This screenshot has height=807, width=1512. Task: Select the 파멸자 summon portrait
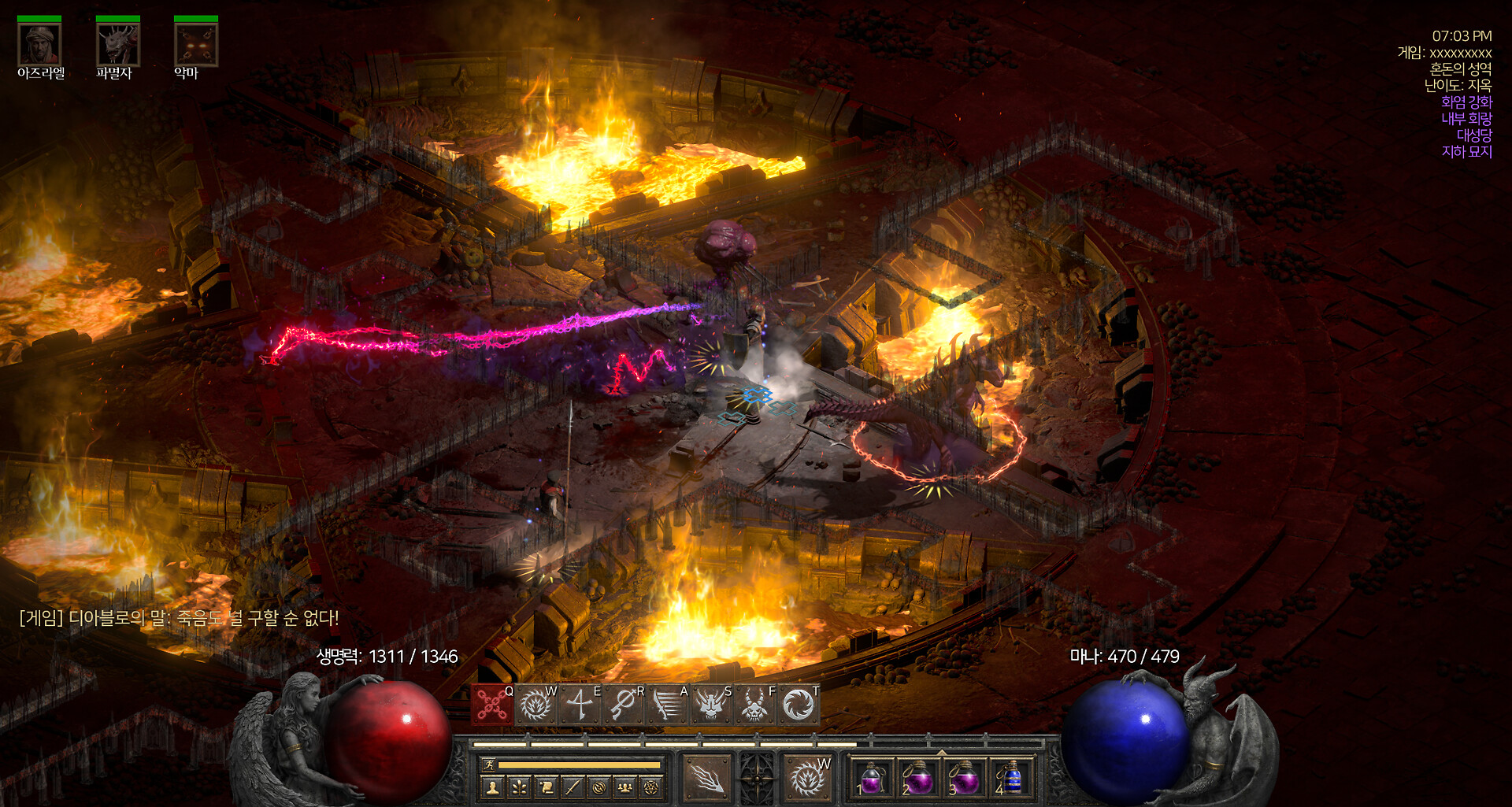pyautogui.click(x=117, y=45)
